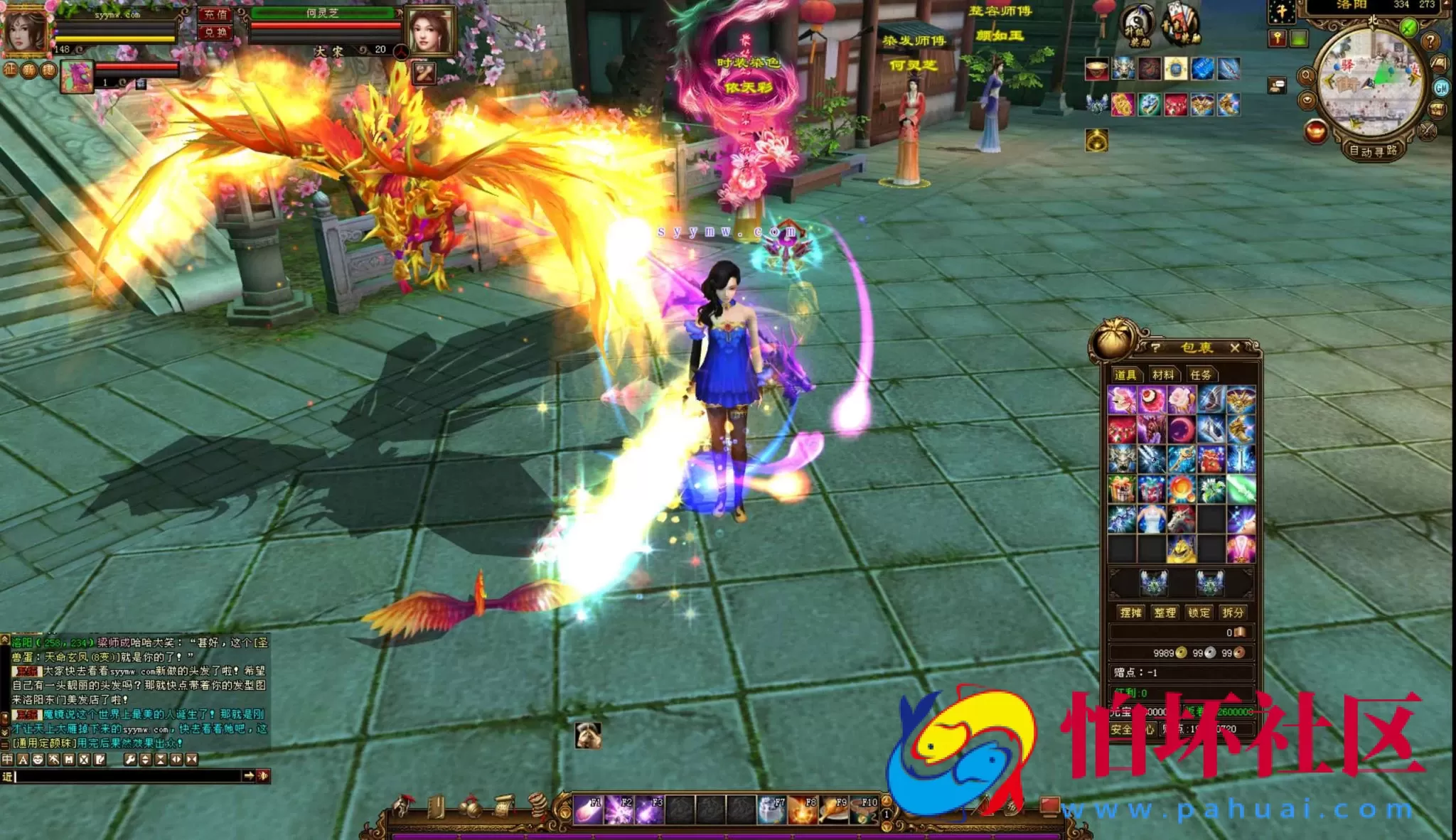This screenshot has height=840, width=1456.
Task: Focus the chat input field
Action: coord(128,776)
